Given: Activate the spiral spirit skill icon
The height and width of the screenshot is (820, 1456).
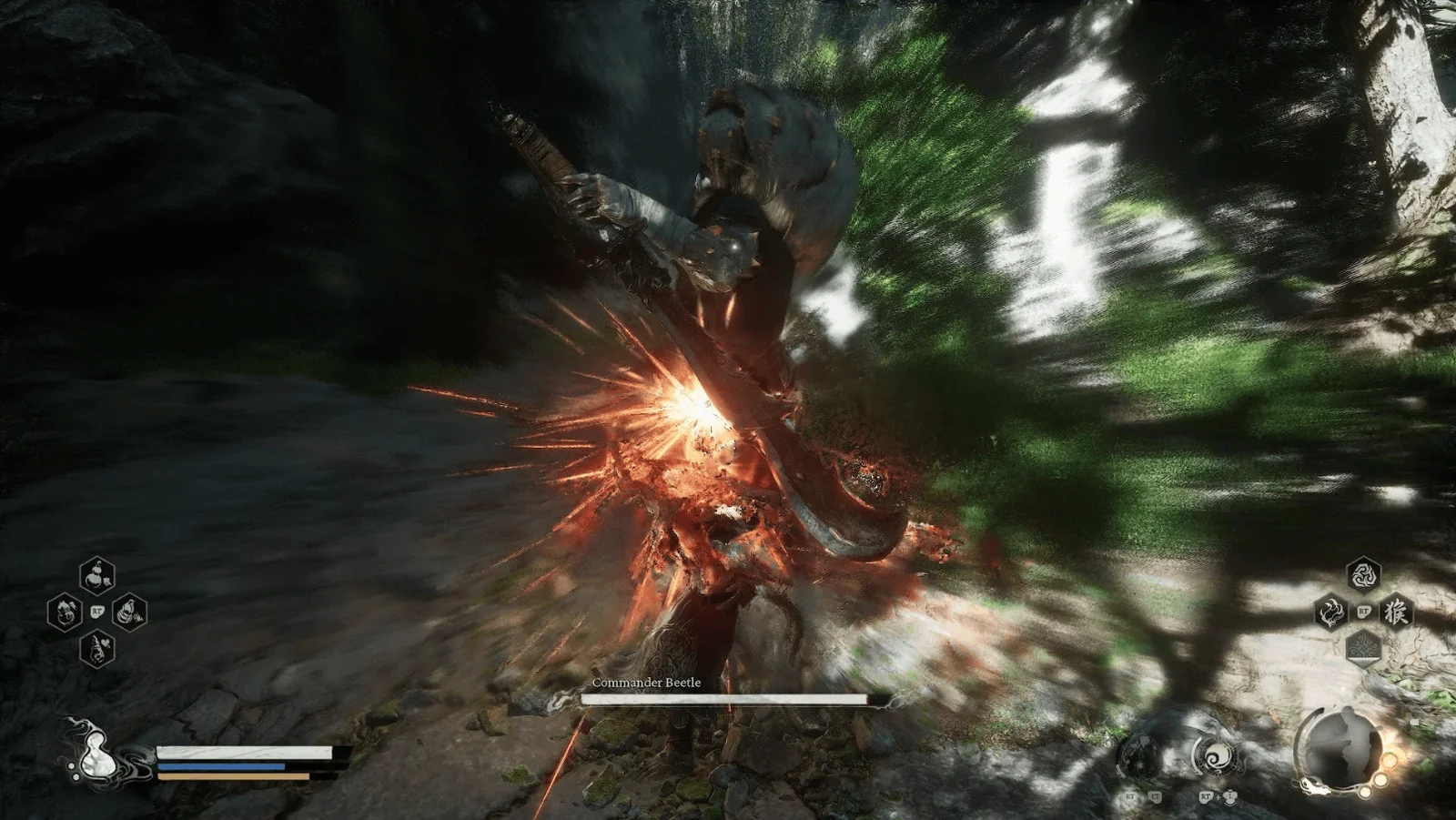Looking at the screenshot, I should 1215,756.
